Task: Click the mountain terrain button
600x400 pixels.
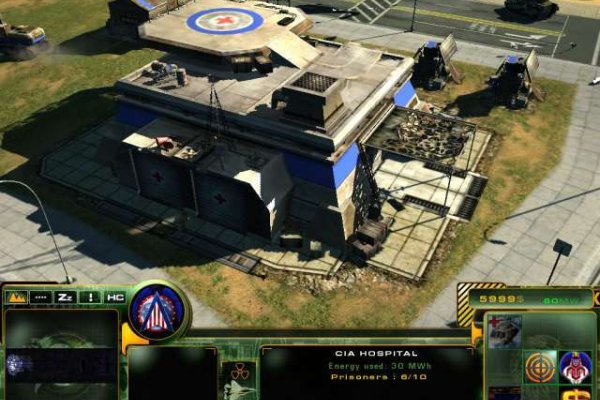Action: pyautogui.click(x=17, y=297)
